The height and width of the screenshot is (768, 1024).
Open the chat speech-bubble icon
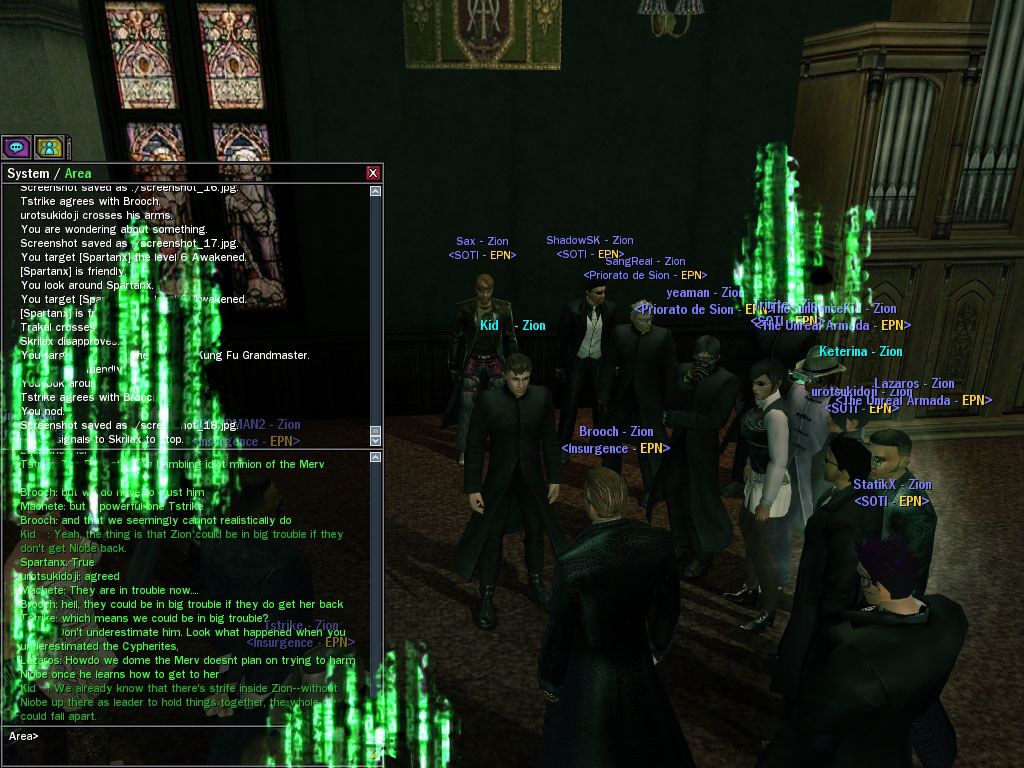point(16,147)
